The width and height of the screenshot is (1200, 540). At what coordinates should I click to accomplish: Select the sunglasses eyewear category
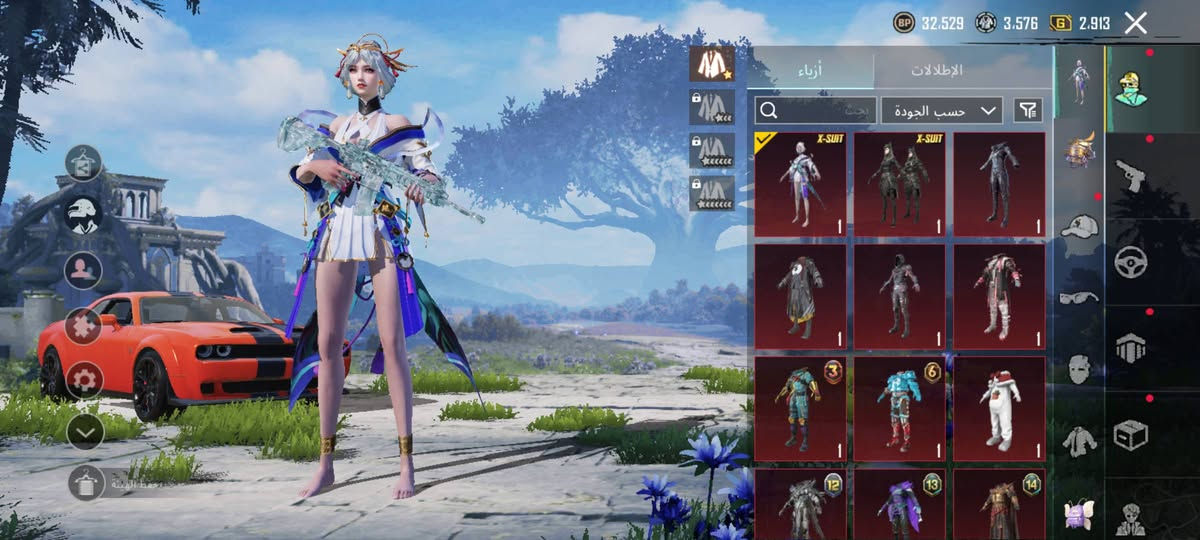[1079, 297]
